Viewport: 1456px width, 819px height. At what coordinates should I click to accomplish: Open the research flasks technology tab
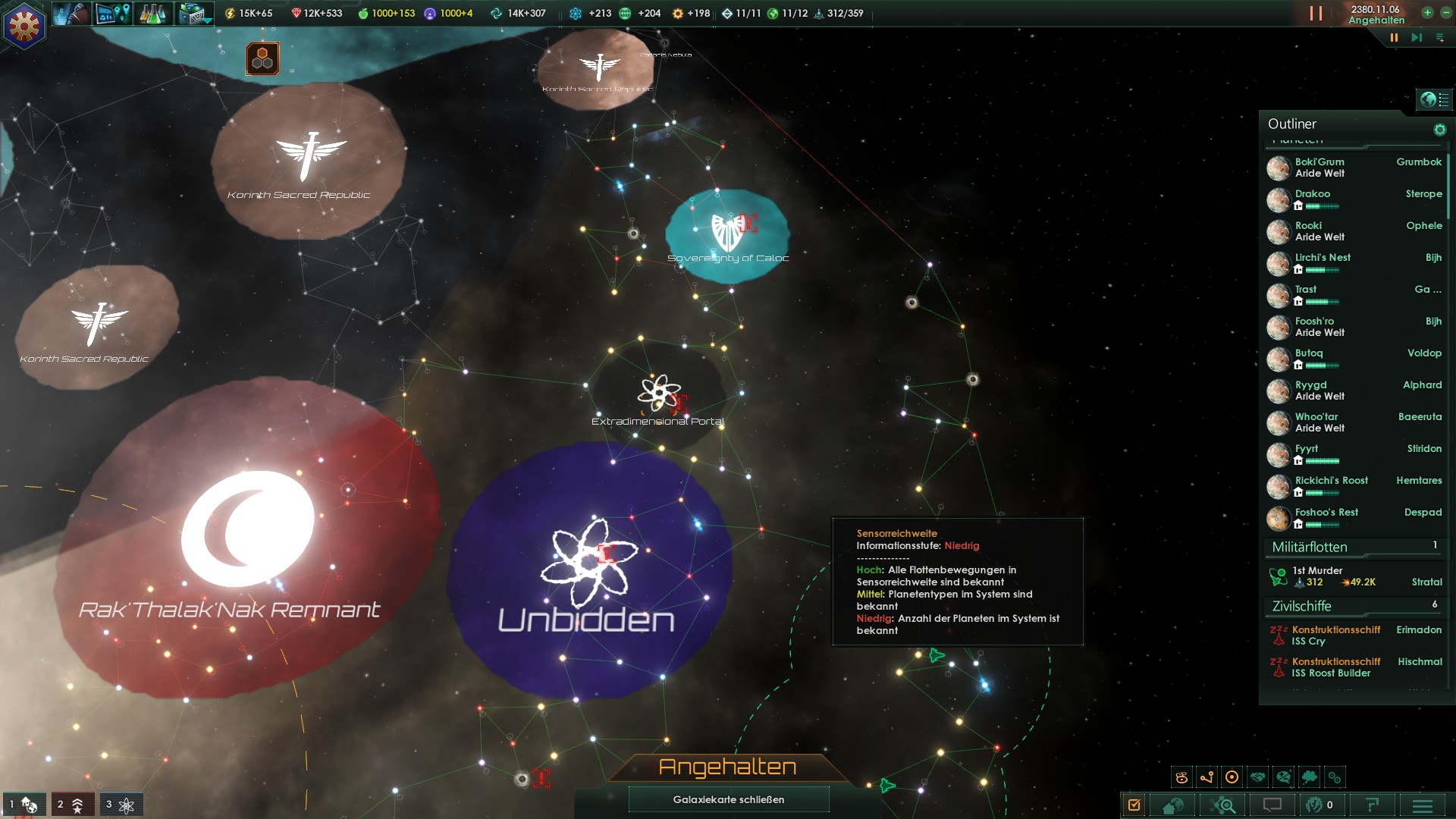(152, 14)
